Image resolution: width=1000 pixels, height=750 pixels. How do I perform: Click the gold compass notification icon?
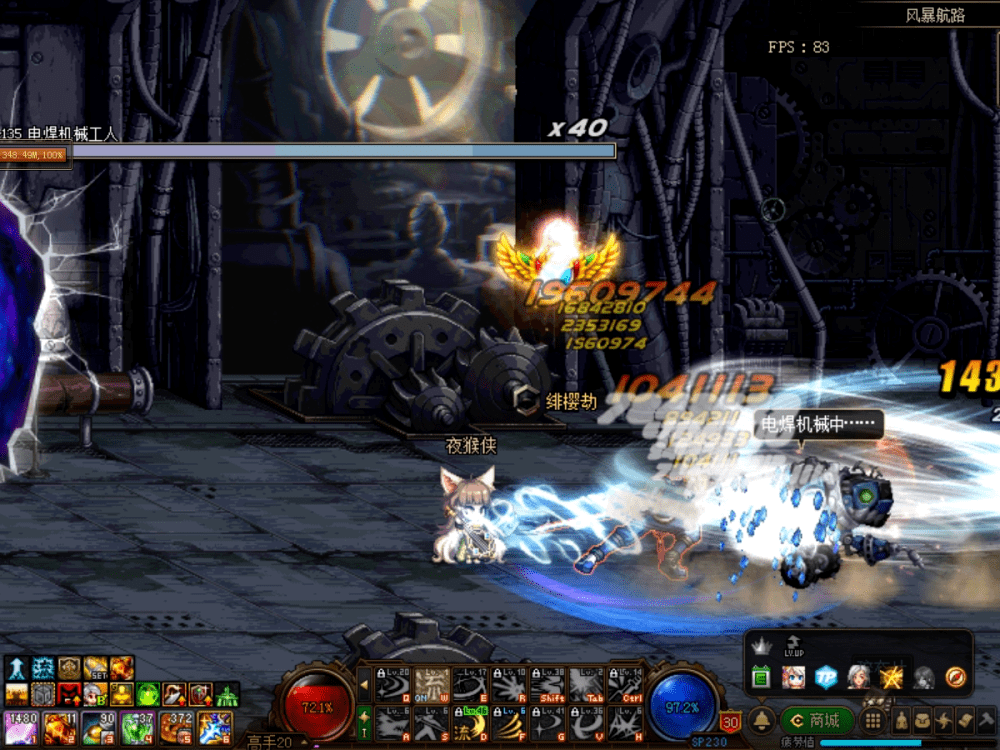click(x=956, y=677)
